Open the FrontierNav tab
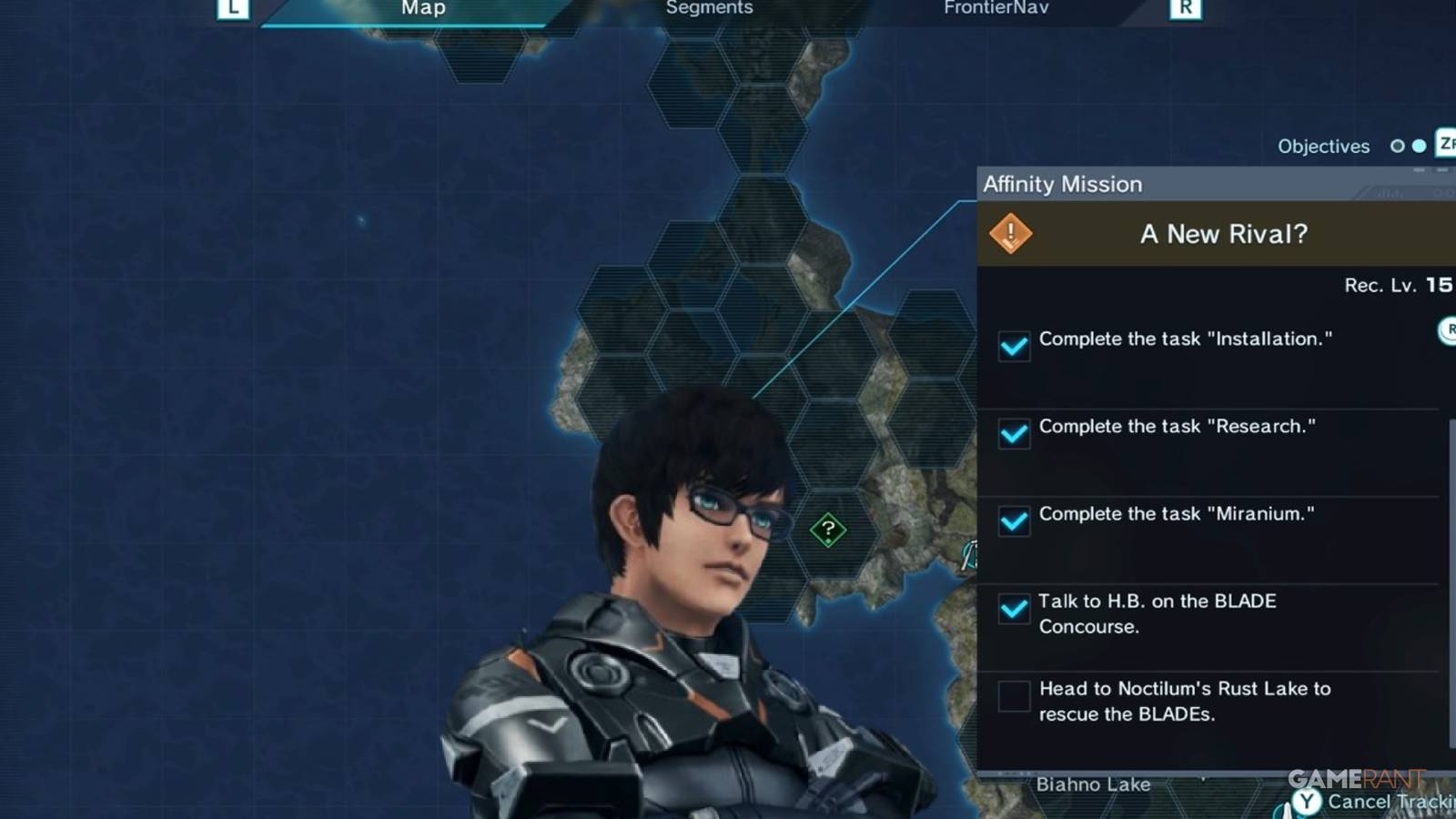Screen dimensions: 1456x819 [x=996, y=8]
